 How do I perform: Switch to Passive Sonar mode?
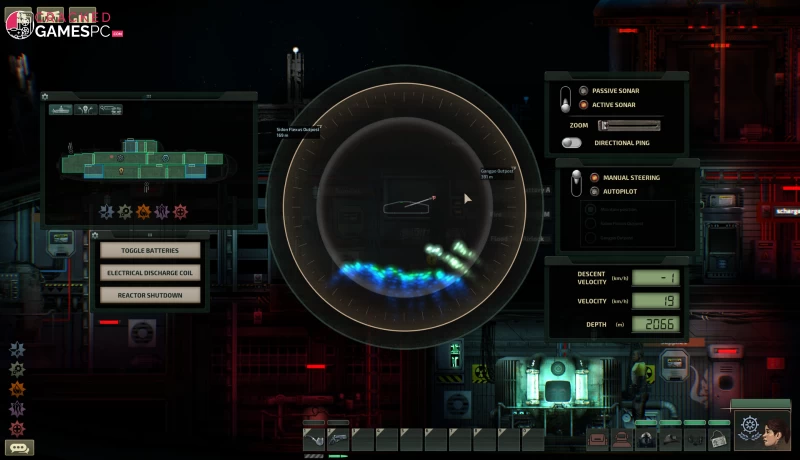[583, 91]
